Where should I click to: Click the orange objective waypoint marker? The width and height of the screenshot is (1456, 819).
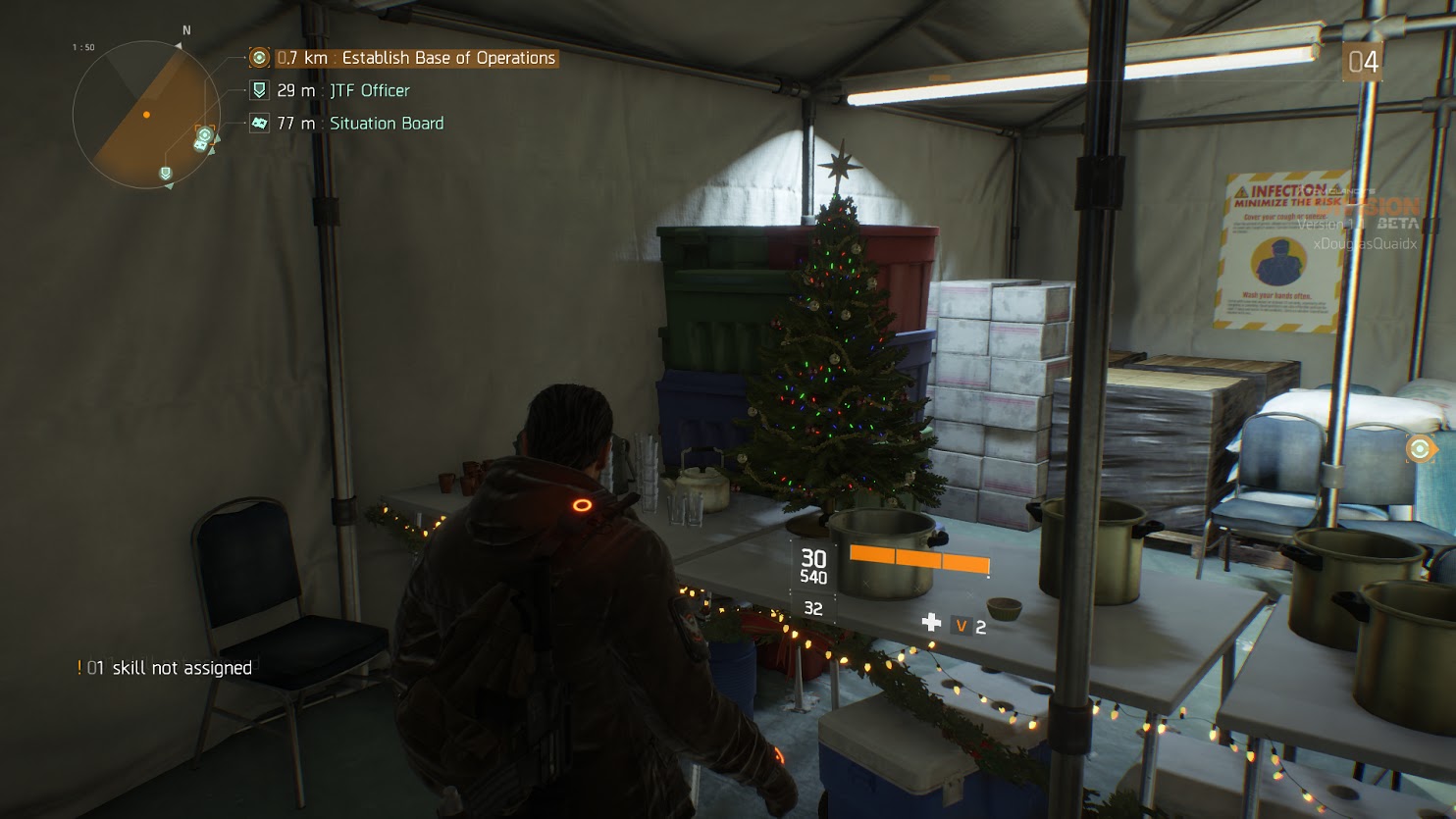pyautogui.click(x=1419, y=449)
